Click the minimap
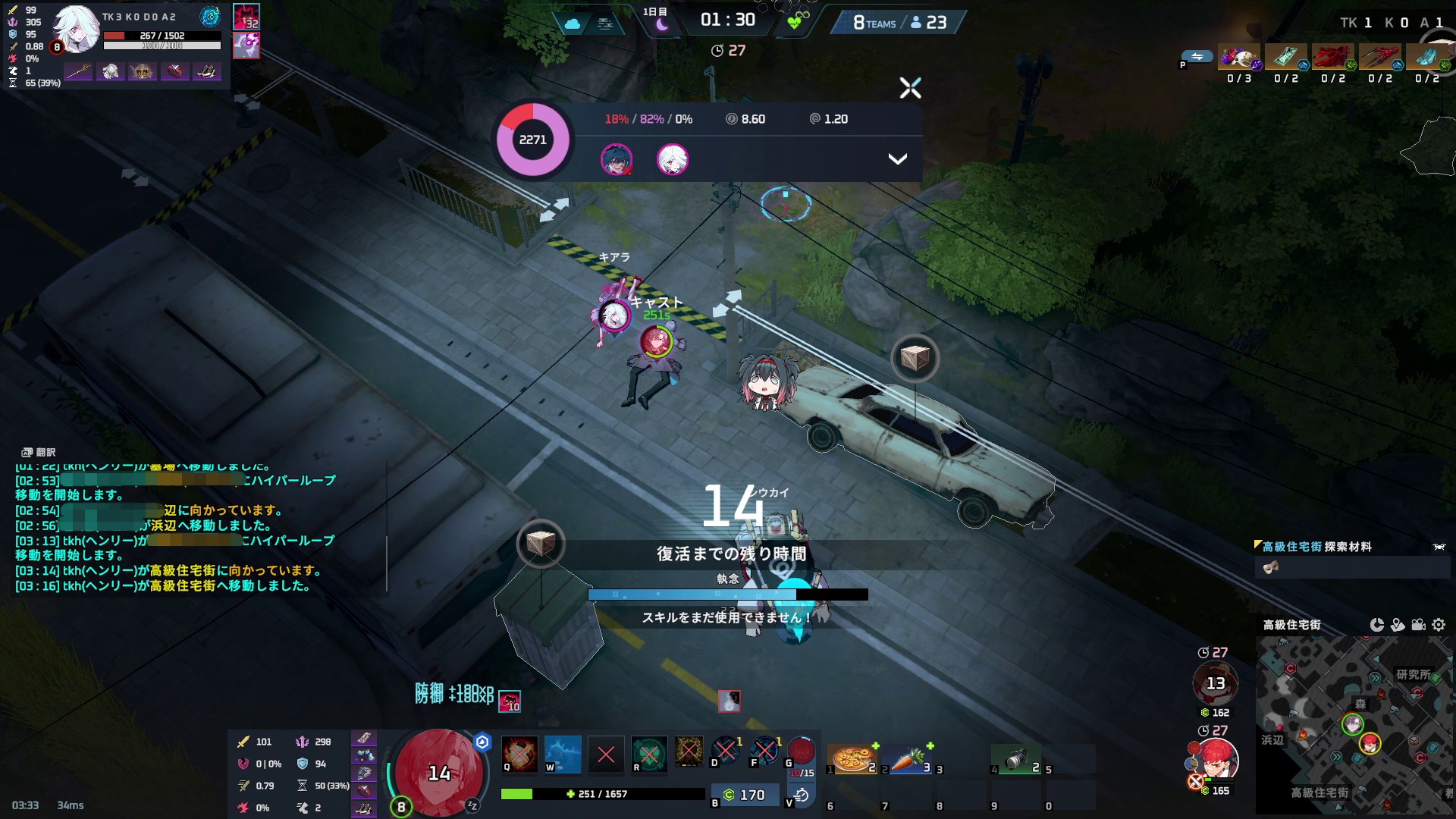The image size is (1456, 819). pyautogui.click(x=1354, y=724)
